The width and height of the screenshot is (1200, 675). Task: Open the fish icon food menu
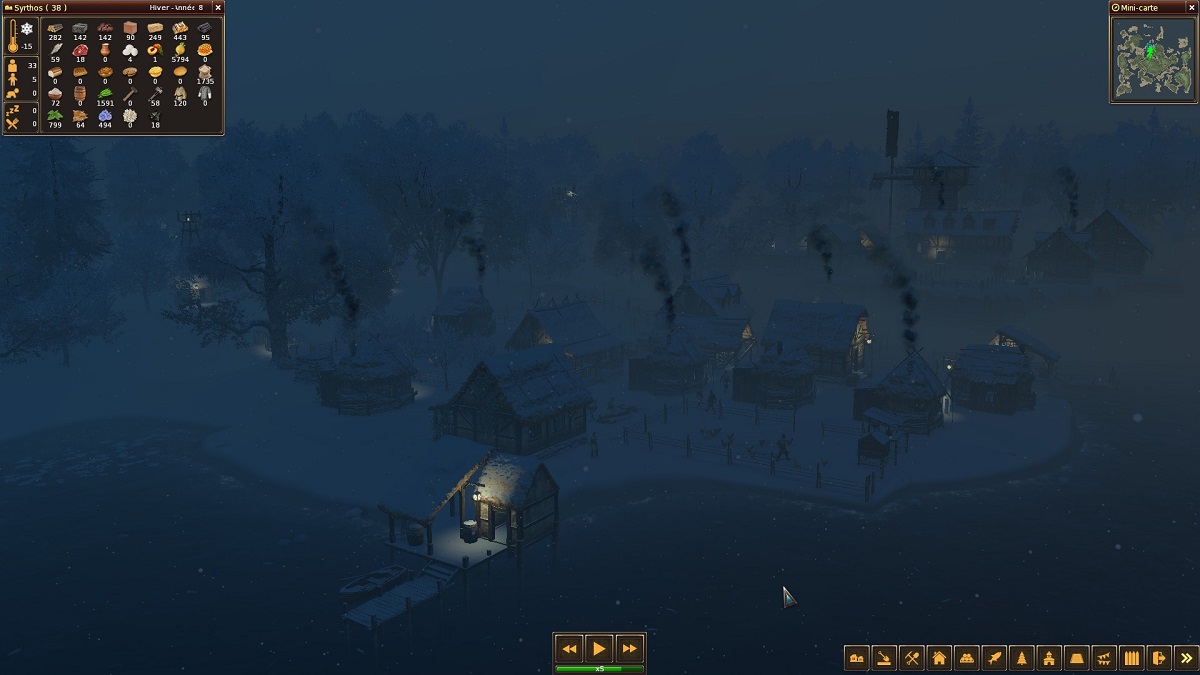pos(994,658)
